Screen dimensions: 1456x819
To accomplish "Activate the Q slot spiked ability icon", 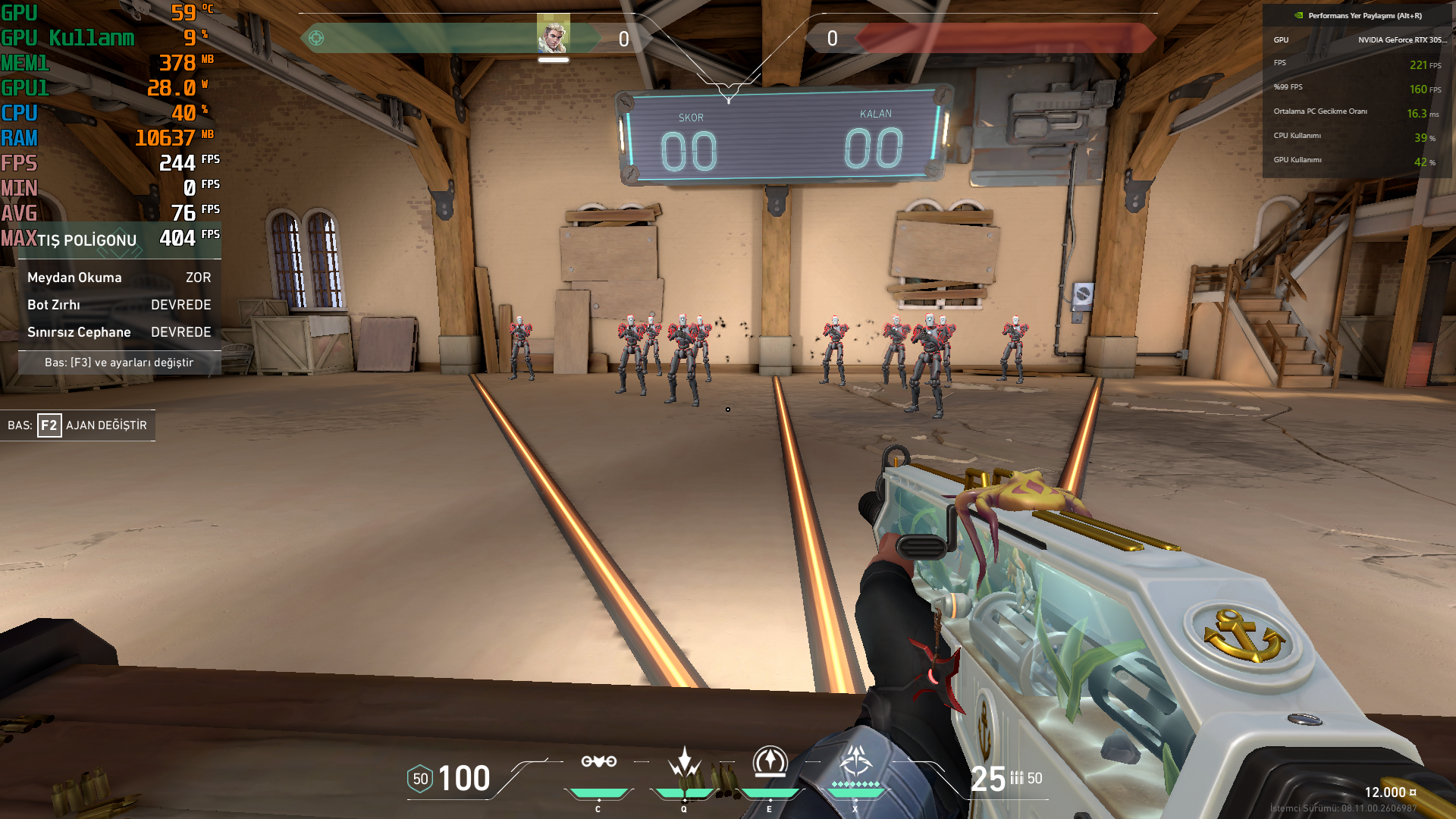I will pyautogui.click(x=684, y=761).
